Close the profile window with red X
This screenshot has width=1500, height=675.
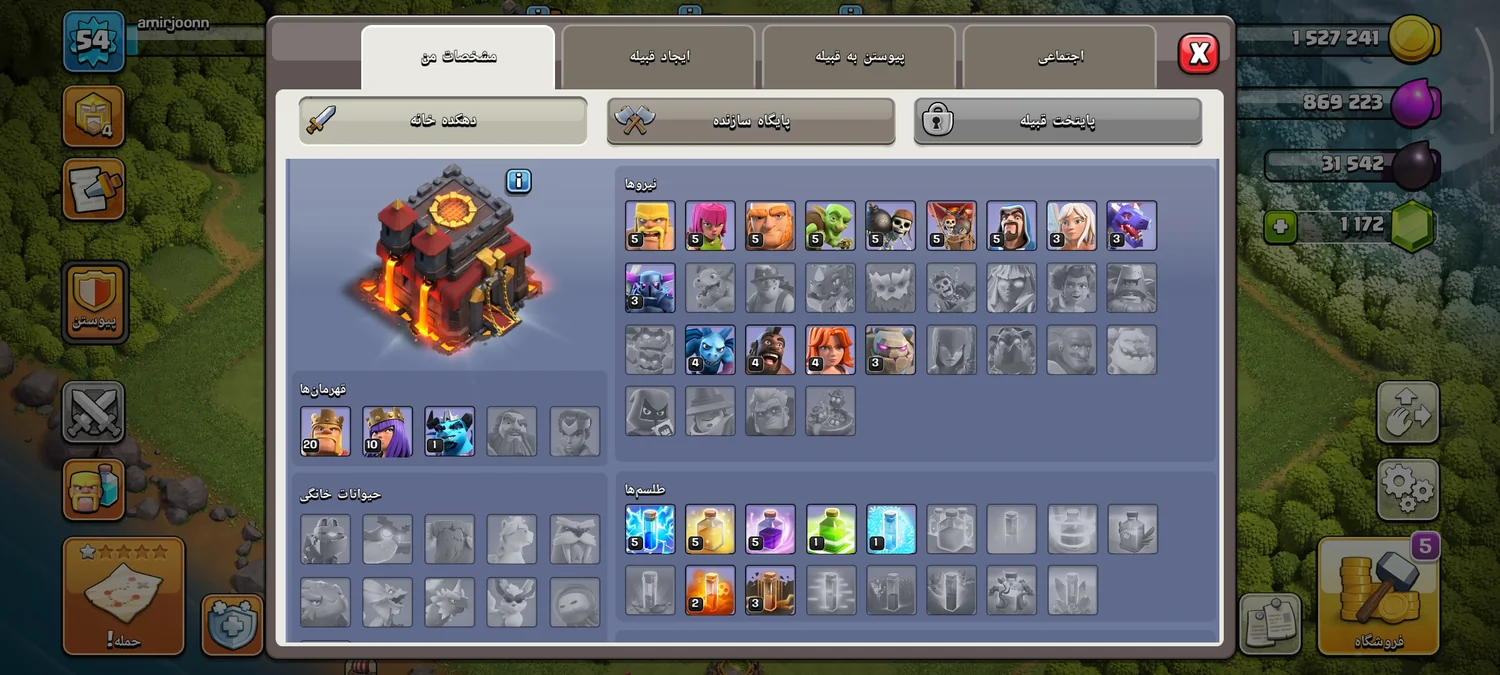(1198, 54)
